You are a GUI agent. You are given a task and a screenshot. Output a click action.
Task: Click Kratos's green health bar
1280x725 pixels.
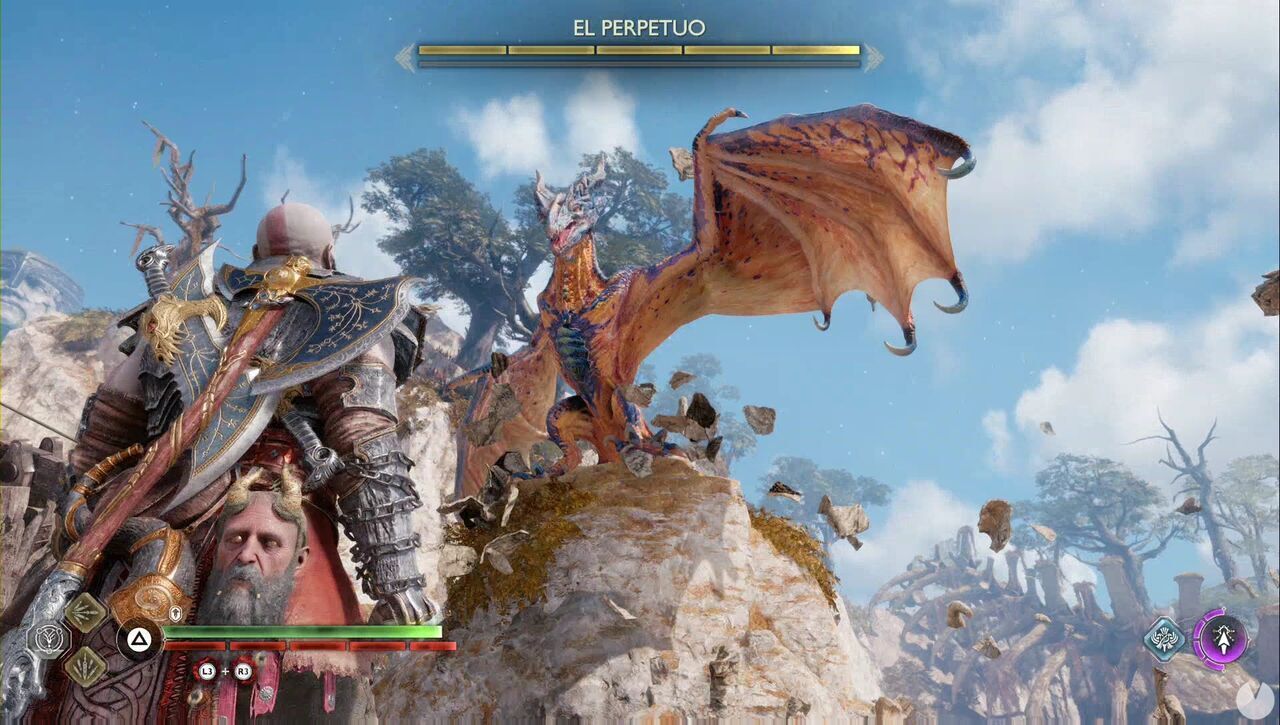click(302, 631)
